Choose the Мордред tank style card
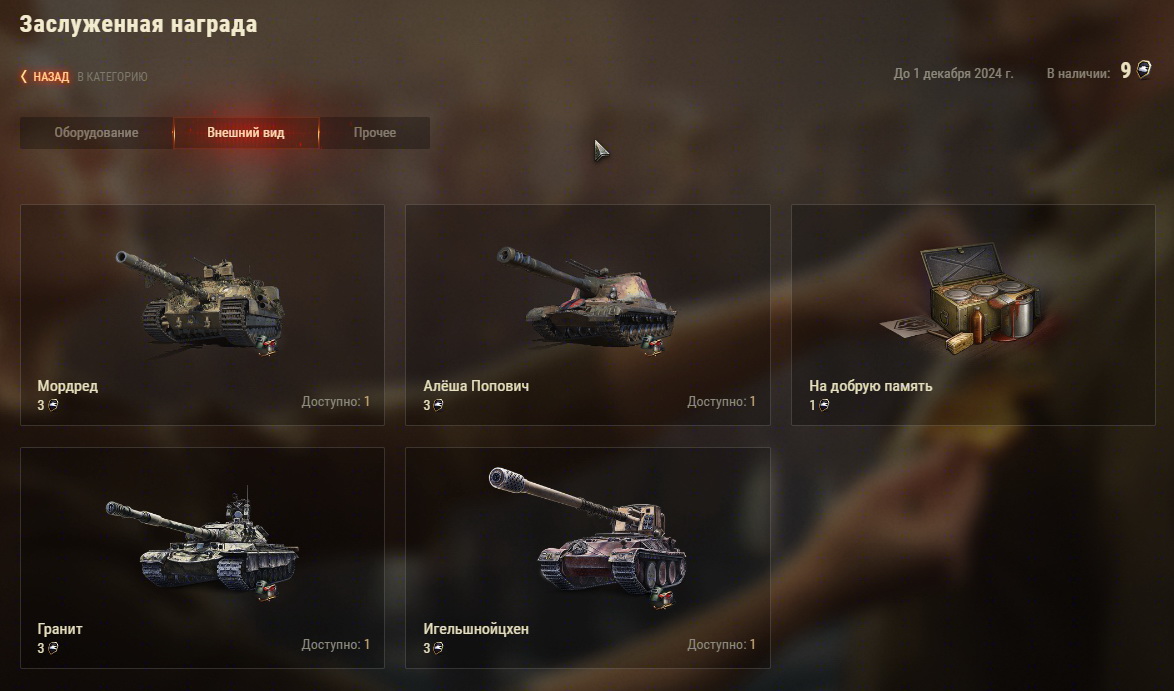This screenshot has height=691, width=1174. (x=202, y=315)
